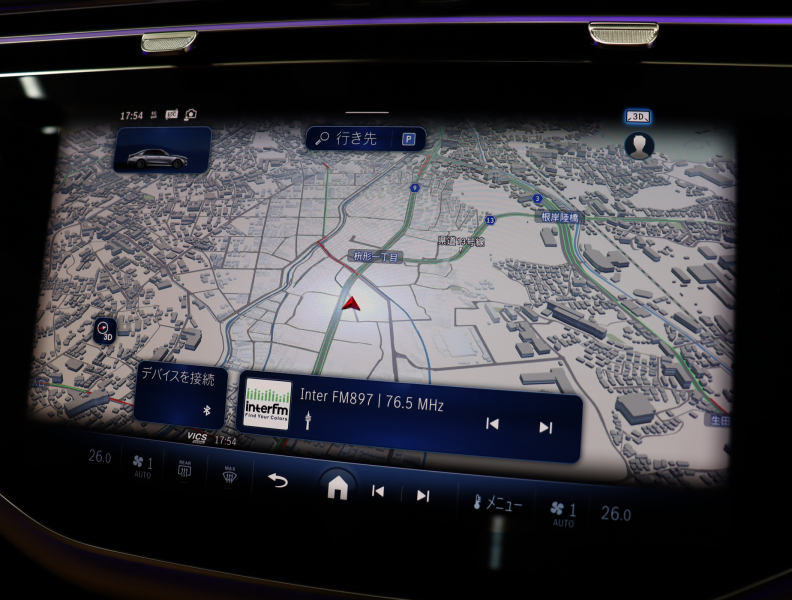Activate the MAX windshield defrost
This screenshot has width=792, height=600.
click(228, 473)
